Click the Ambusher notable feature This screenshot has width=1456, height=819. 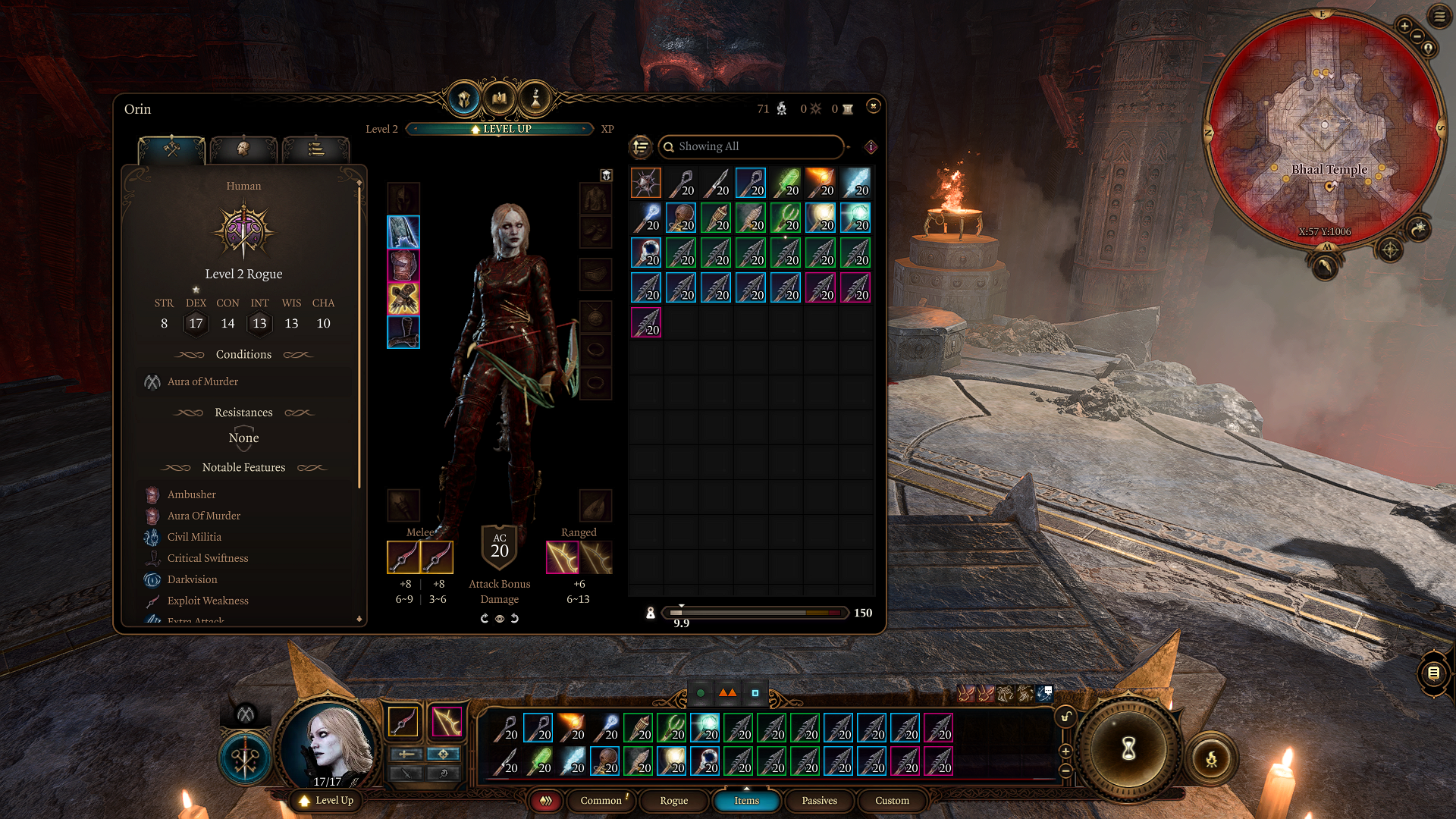tap(191, 494)
